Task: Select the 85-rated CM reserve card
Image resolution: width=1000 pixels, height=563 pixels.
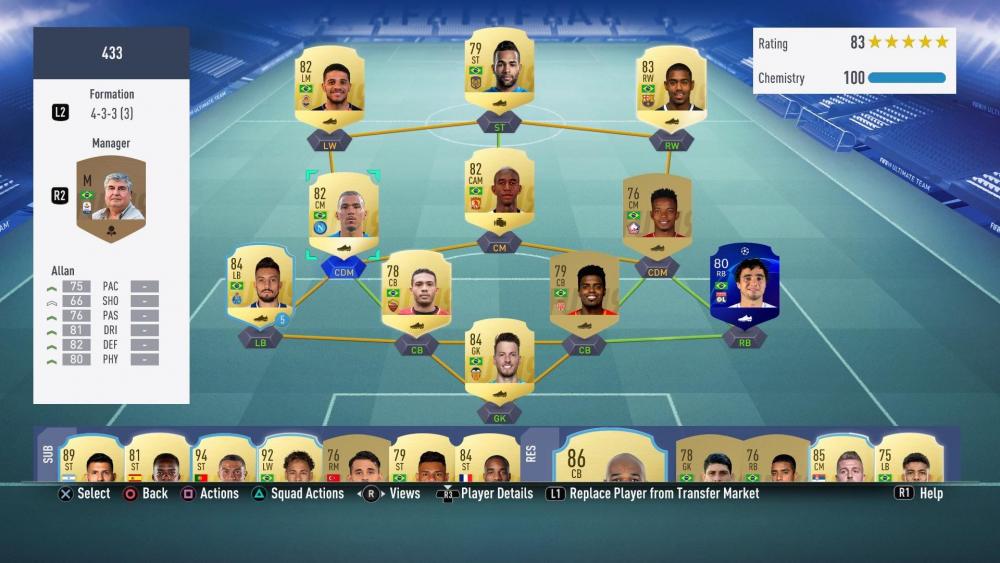Action: (840, 458)
